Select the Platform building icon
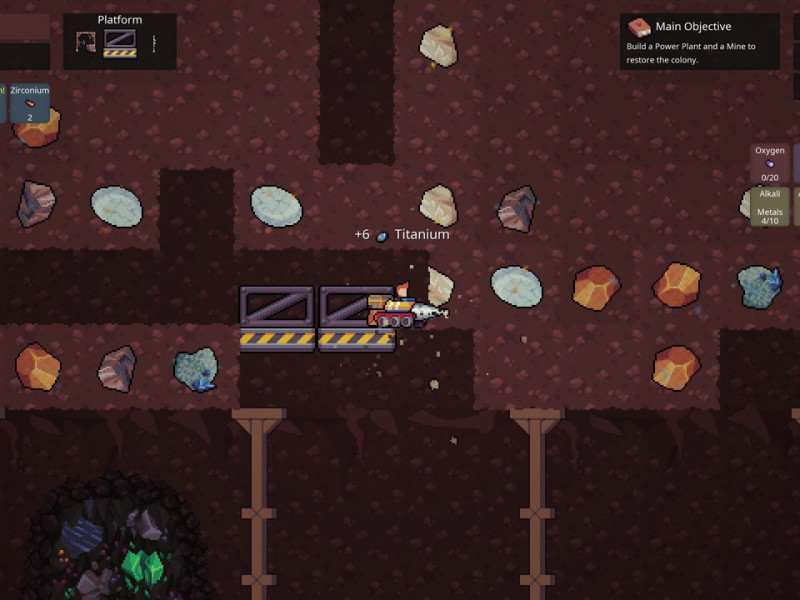The height and width of the screenshot is (600, 800). coord(120,43)
